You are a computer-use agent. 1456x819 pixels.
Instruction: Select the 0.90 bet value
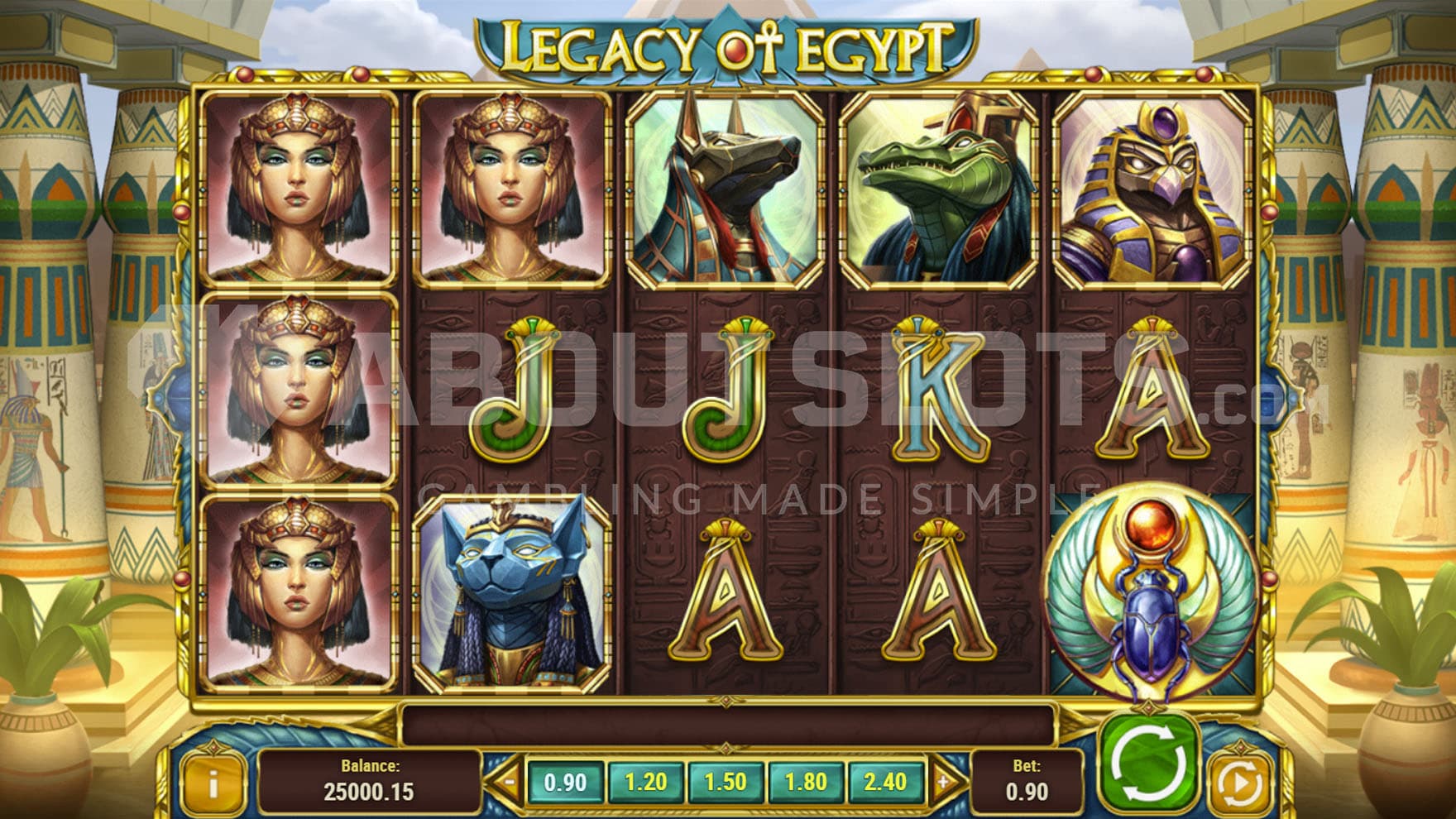[x=566, y=782]
